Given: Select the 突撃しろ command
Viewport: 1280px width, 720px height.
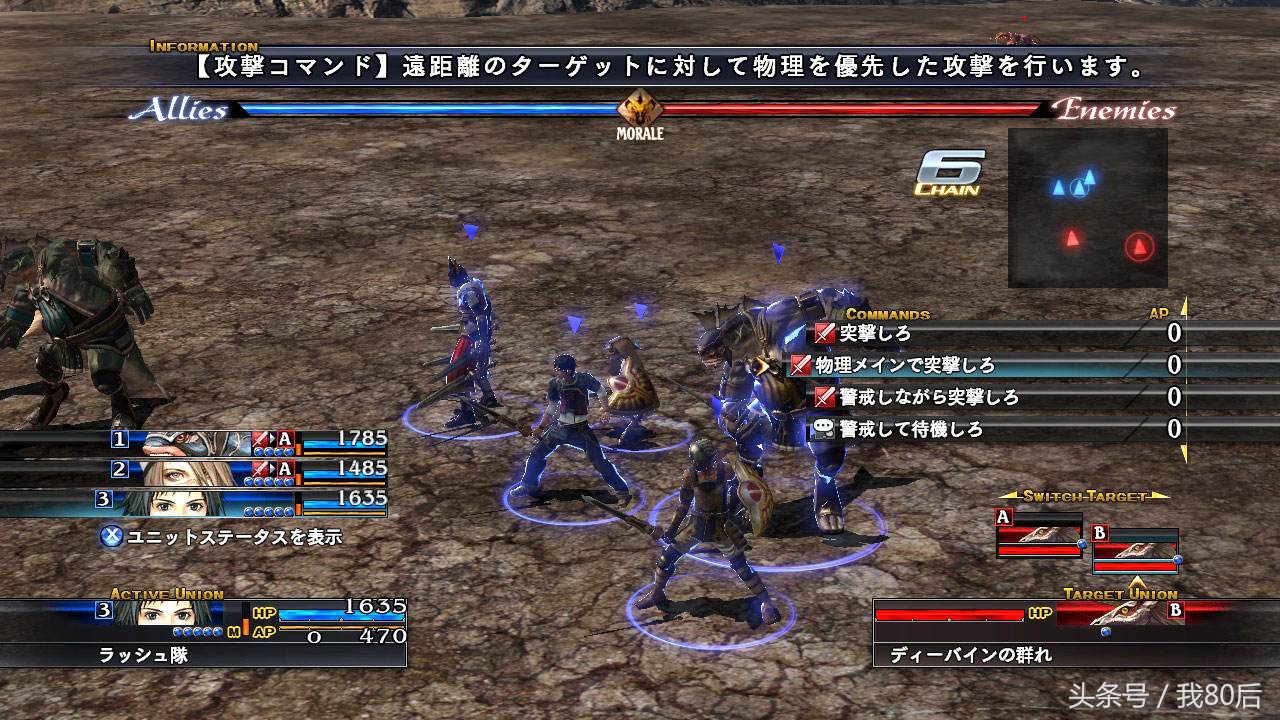Looking at the screenshot, I should click(875, 334).
